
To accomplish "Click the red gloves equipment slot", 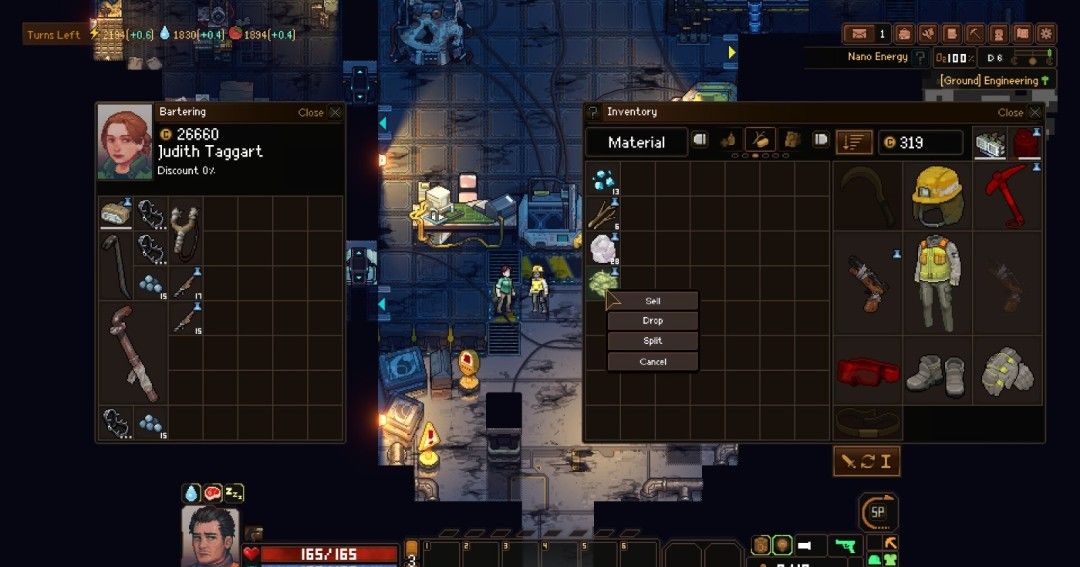I will pyautogui.click(x=867, y=370).
